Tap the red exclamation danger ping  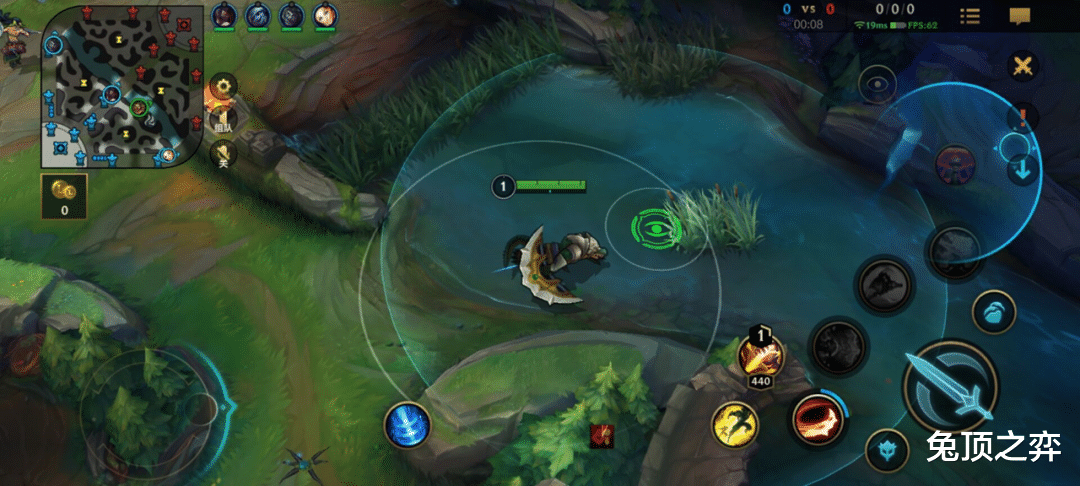click(x=1022, y=117)
